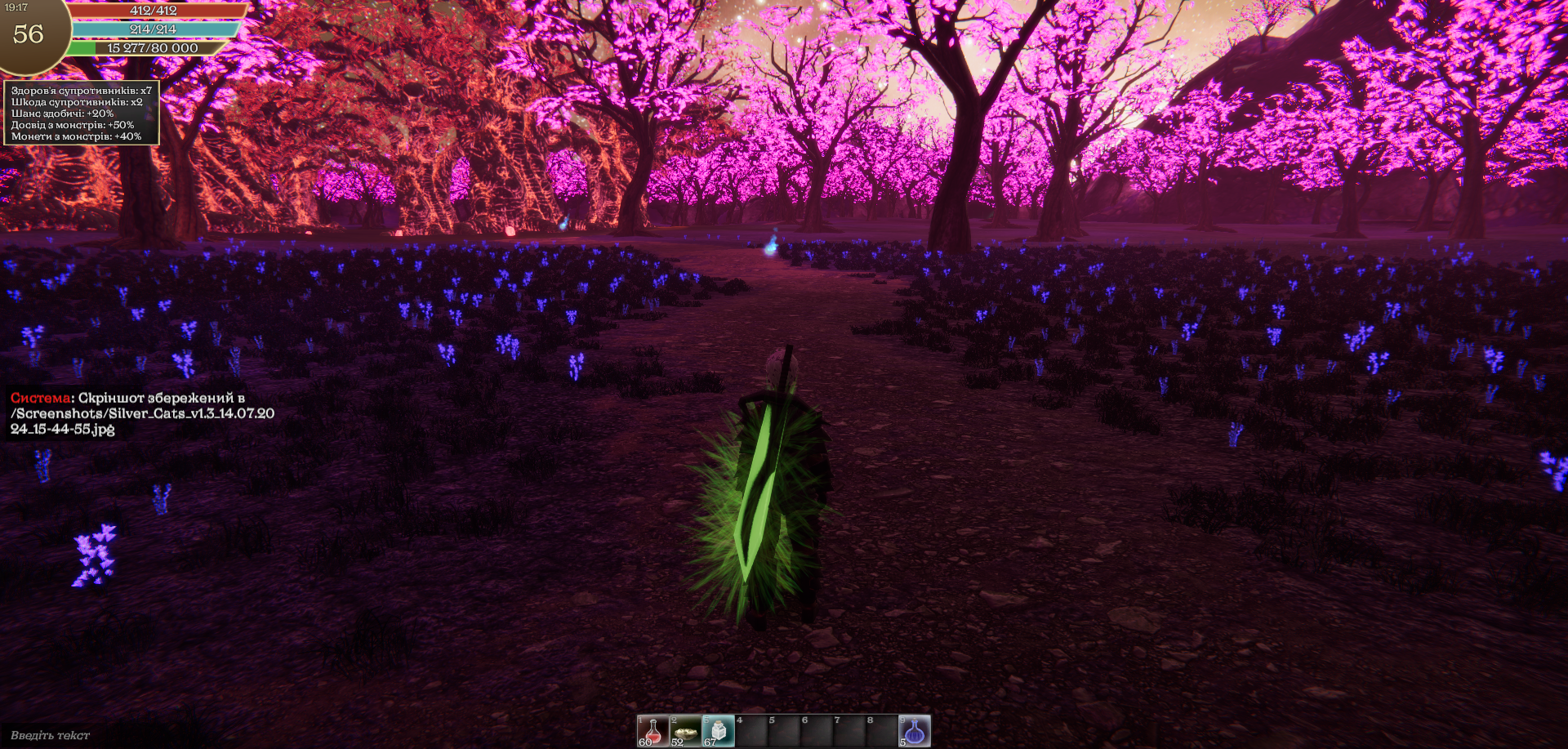
Task: Use the red health potion in slot 1
Action: (653, 731)
